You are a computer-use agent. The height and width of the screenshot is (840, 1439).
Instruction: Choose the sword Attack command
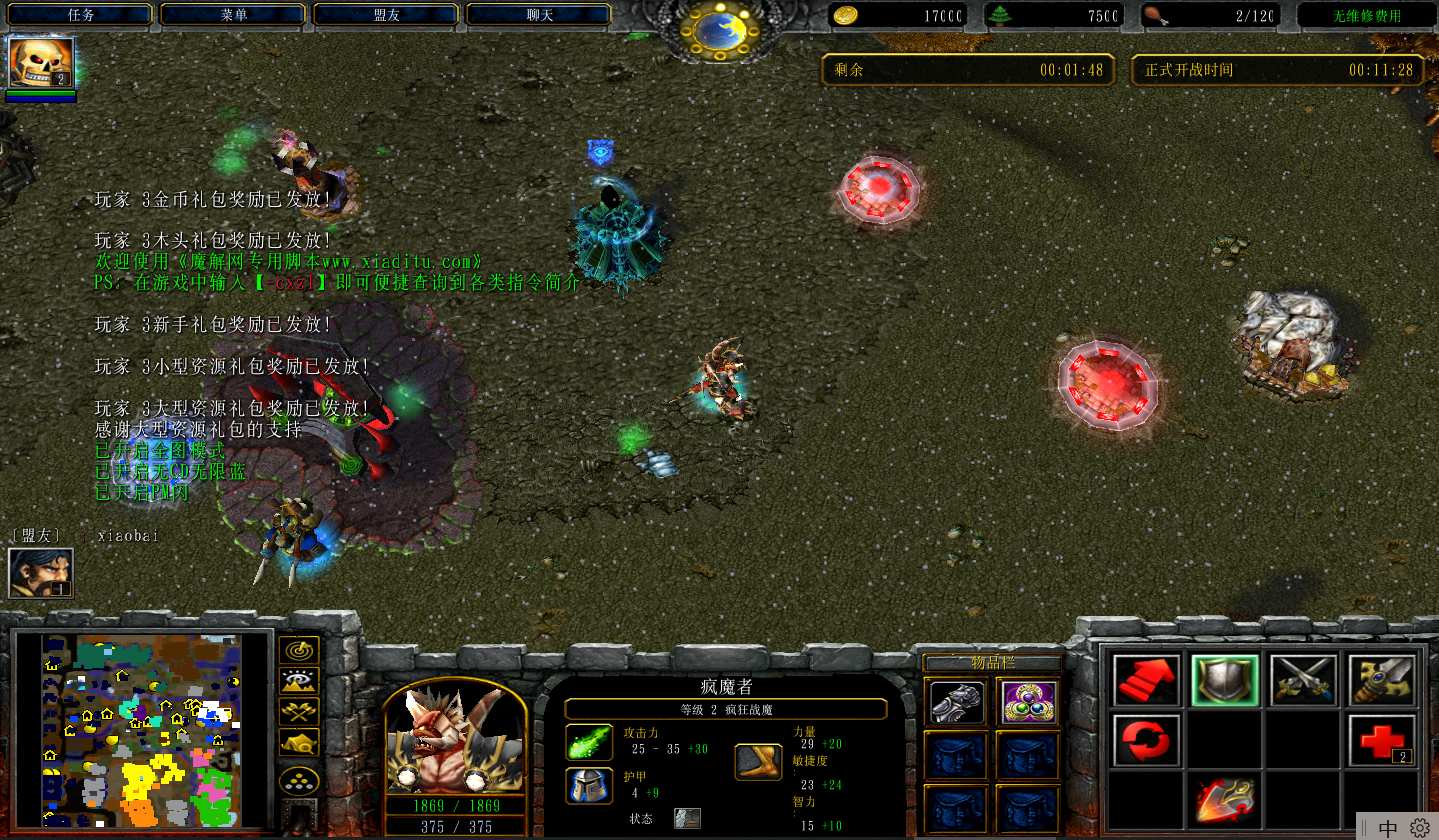click(1382, 681)
